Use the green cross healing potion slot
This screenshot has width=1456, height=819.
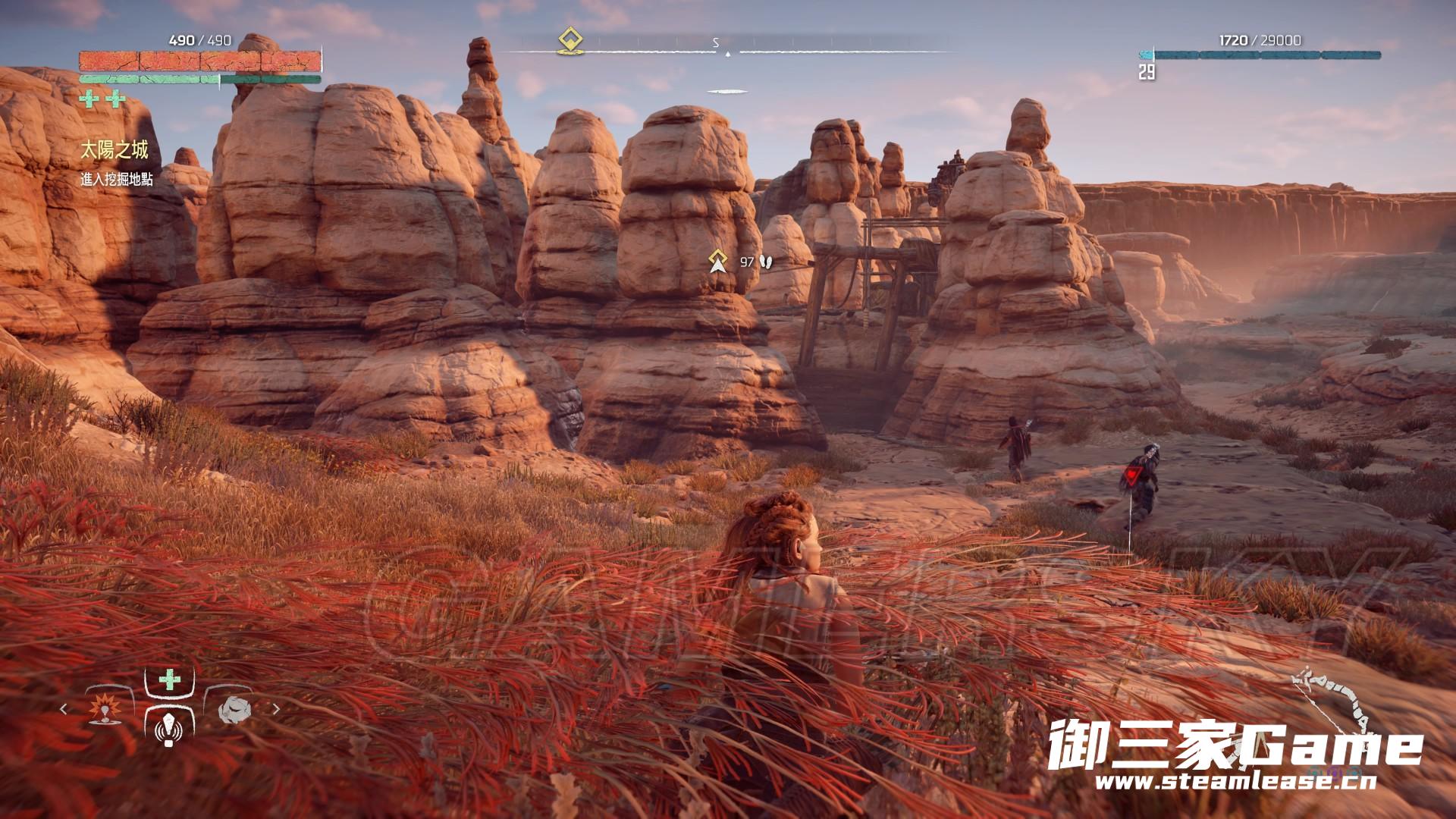(x=169, y=679)
